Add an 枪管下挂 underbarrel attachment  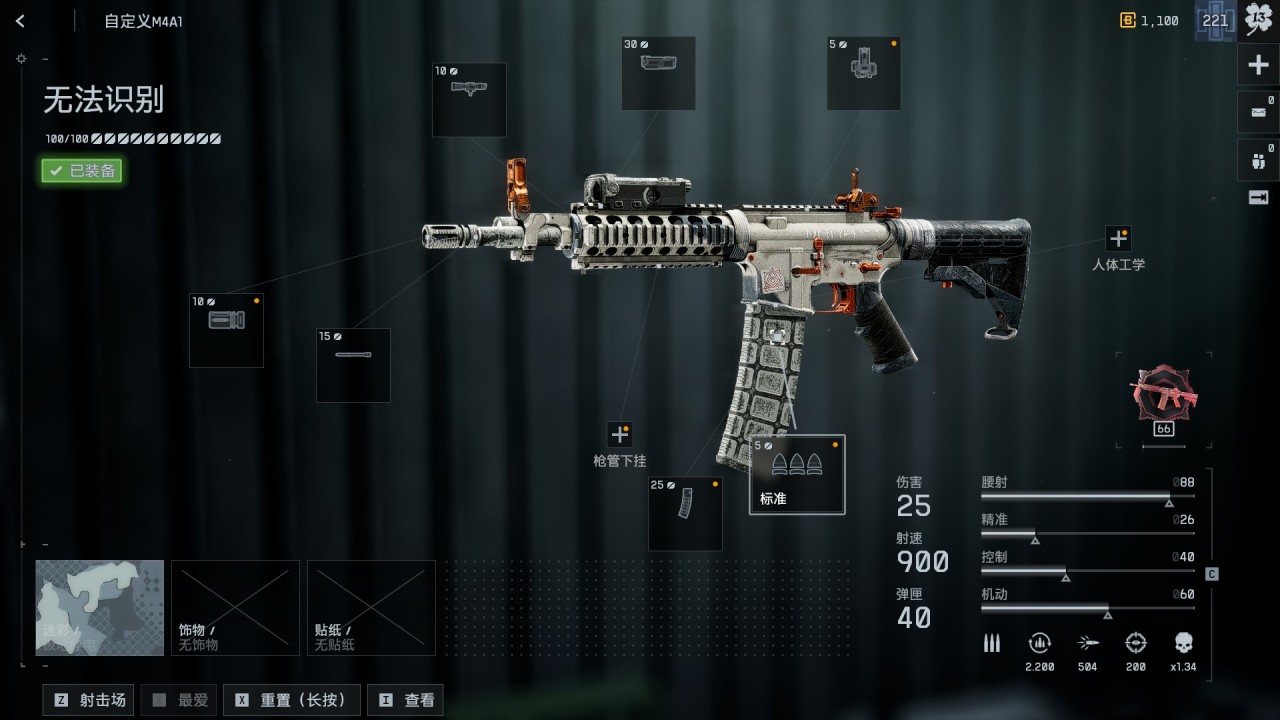point(620,435)
